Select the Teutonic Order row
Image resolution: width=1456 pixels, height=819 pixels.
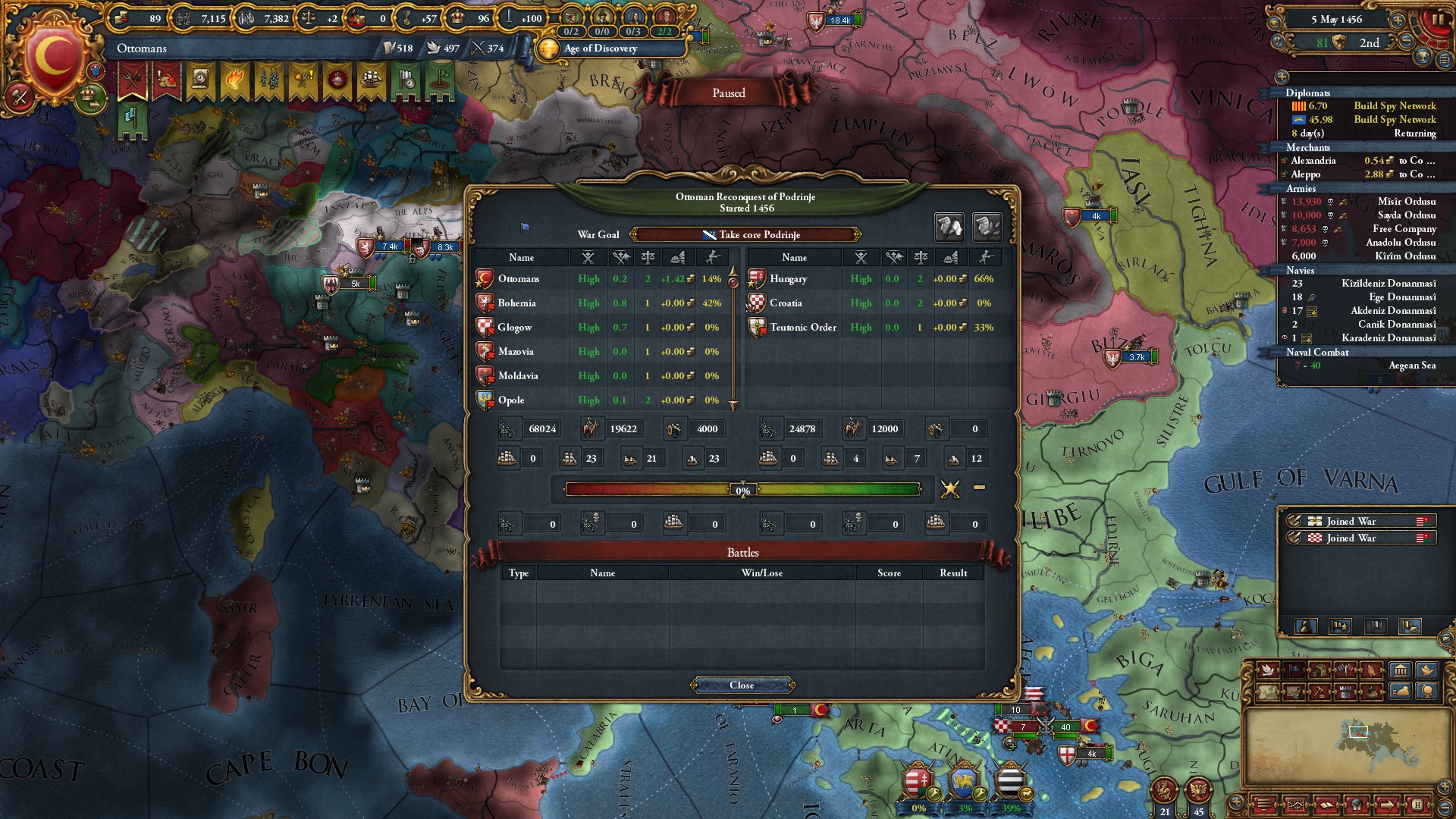coord(802,328)
